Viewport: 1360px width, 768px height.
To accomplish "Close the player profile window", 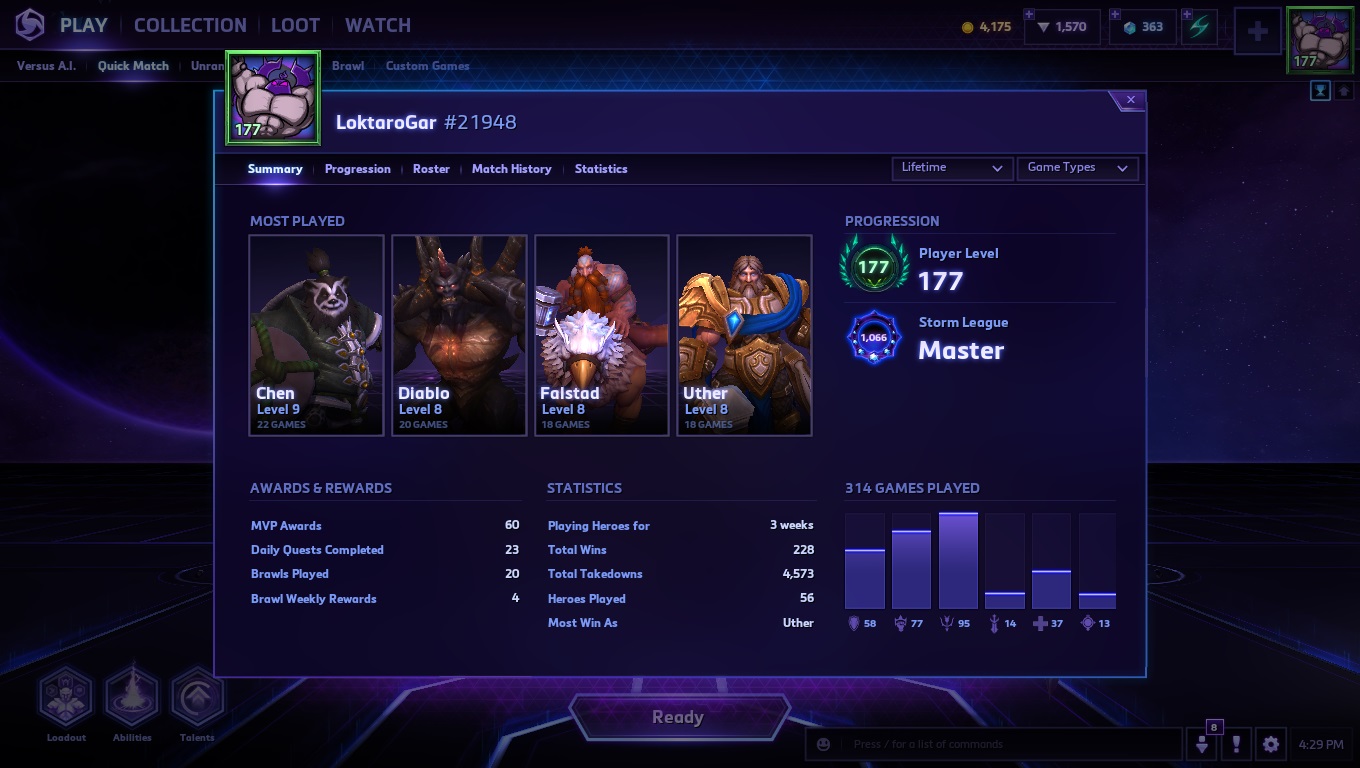I will [1130, 100].
